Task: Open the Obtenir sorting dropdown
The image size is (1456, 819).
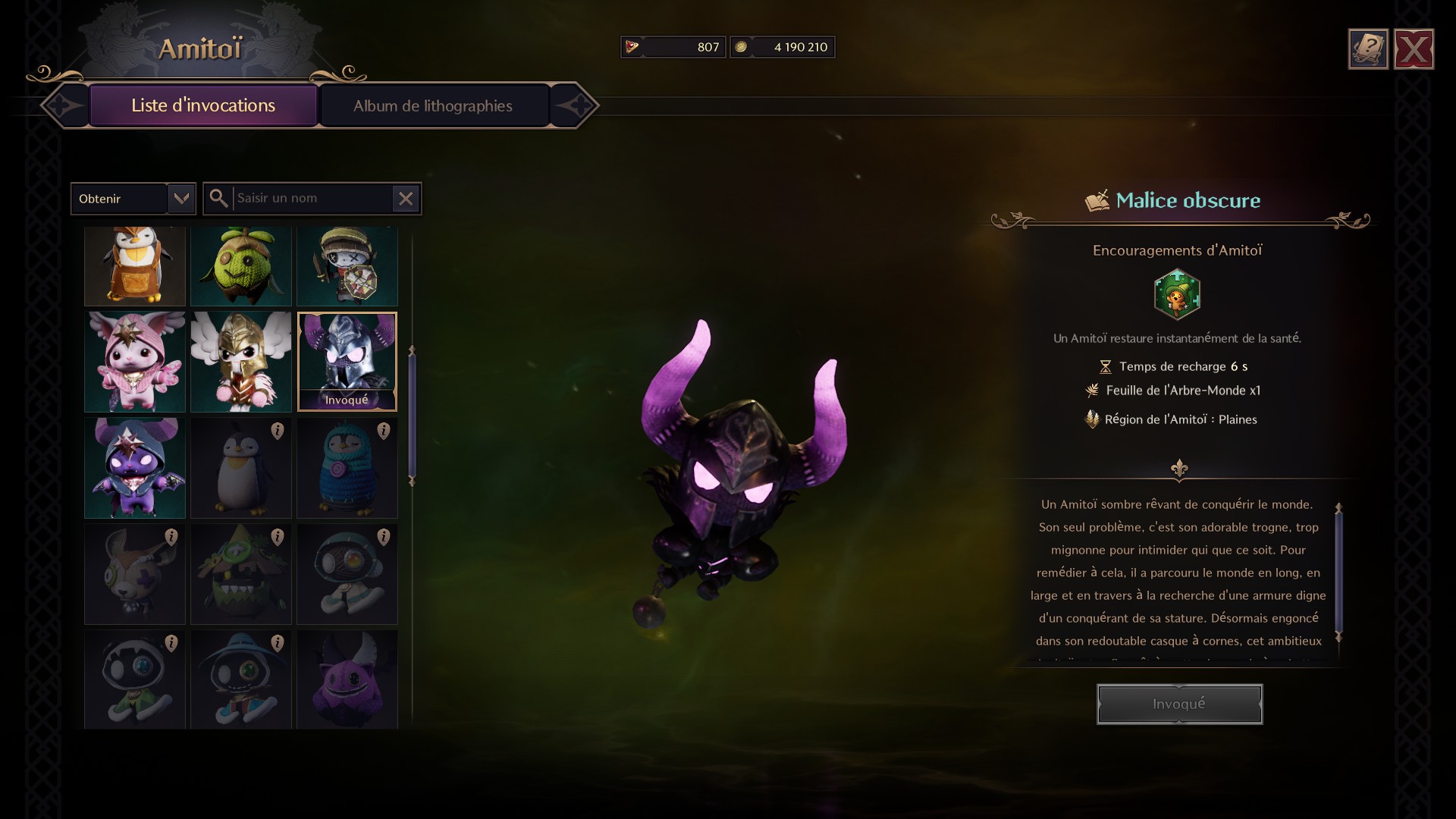Action: click(133, 199)
